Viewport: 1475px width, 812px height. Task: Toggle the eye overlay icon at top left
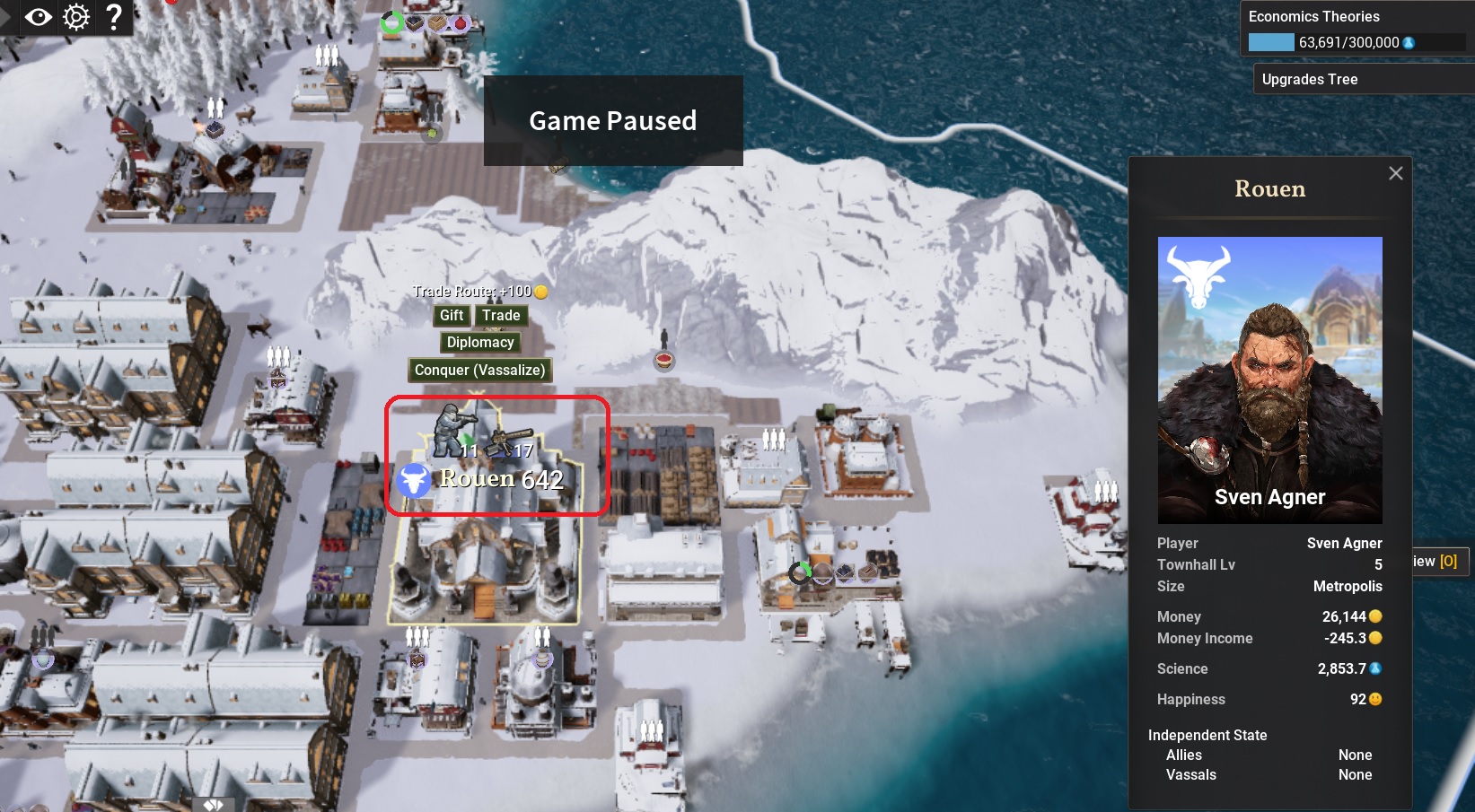click(38, 16)
